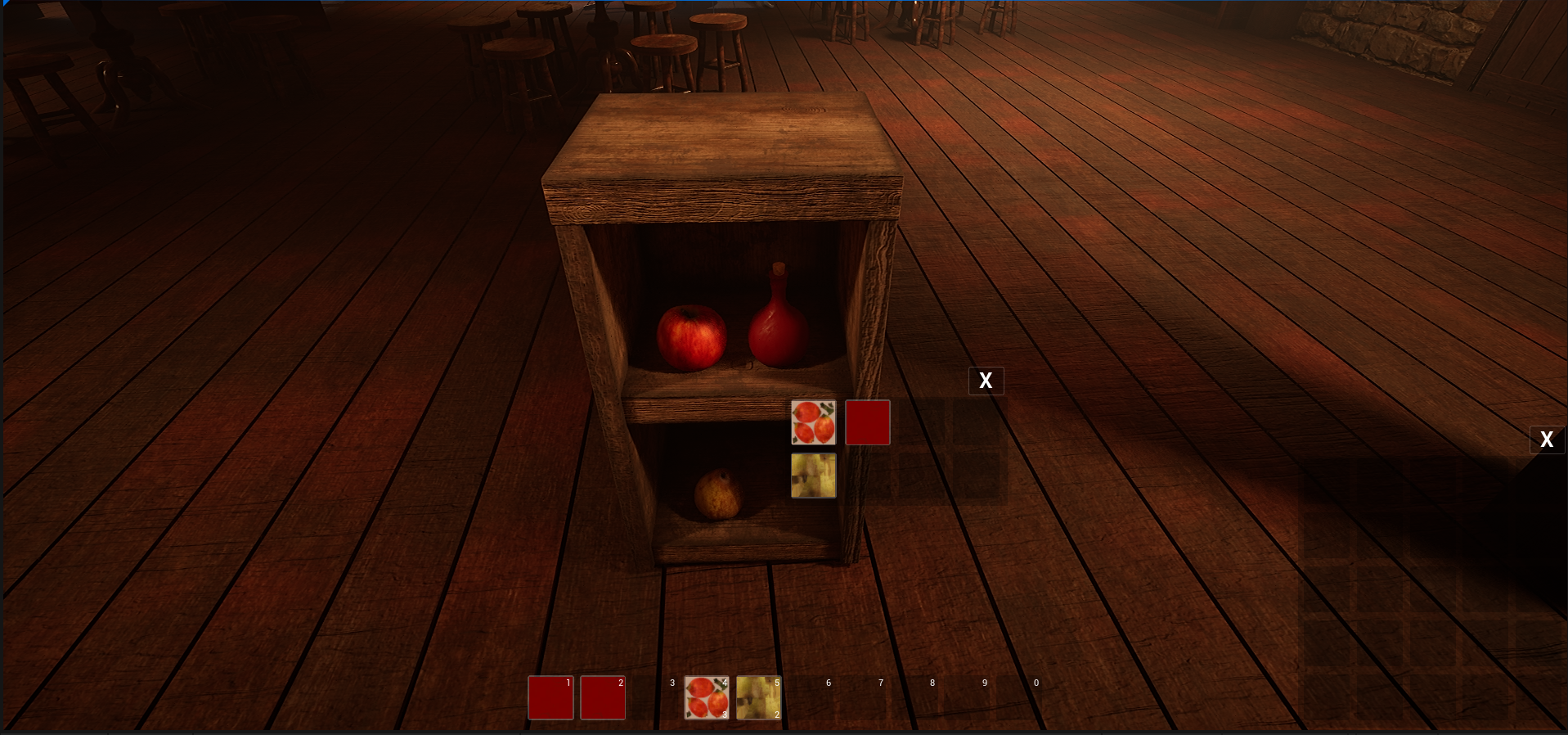Choose the red item in hotbar slot 2
The width and height of the screenshot is (1568, 735).
pos(603,697)
